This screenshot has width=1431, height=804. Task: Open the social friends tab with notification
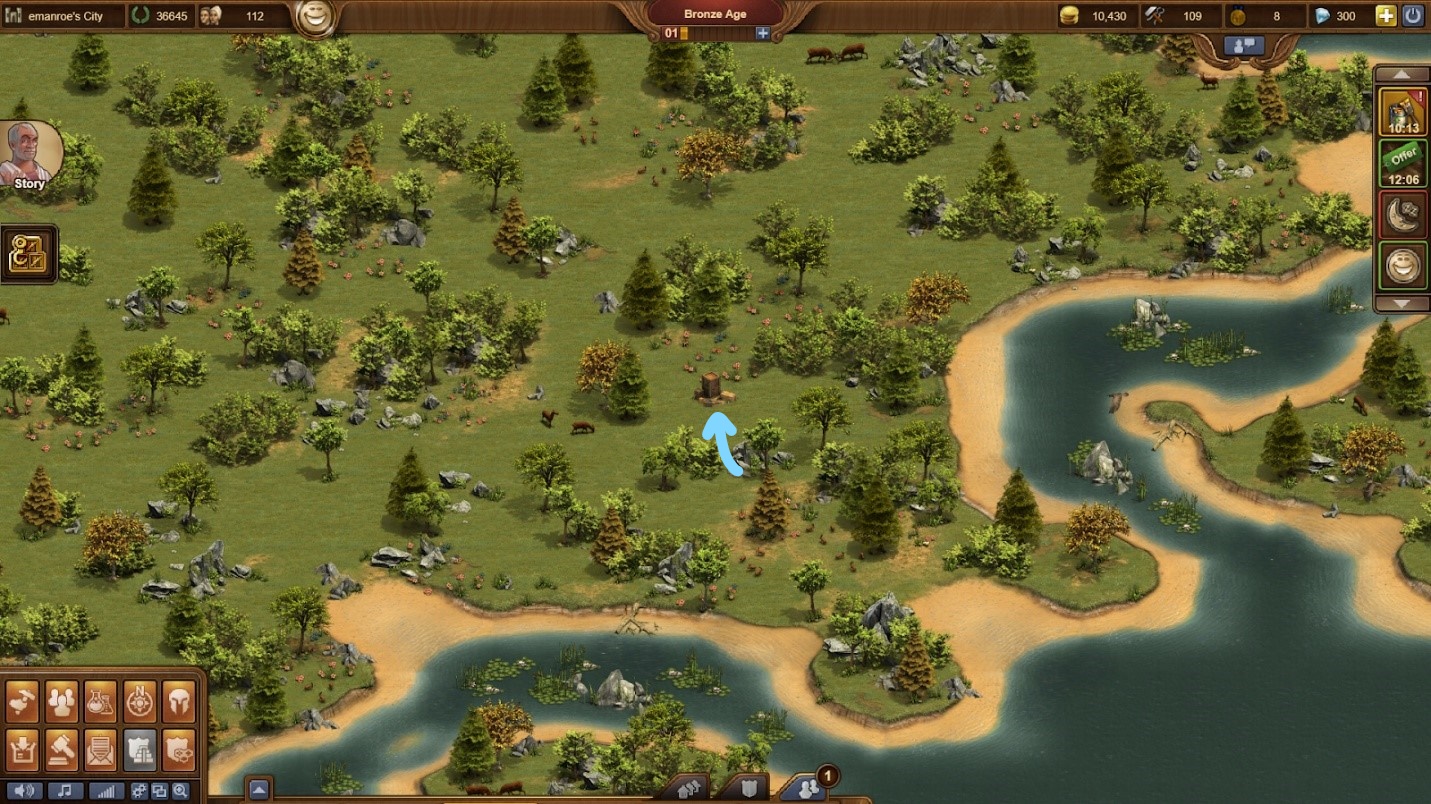806,789
